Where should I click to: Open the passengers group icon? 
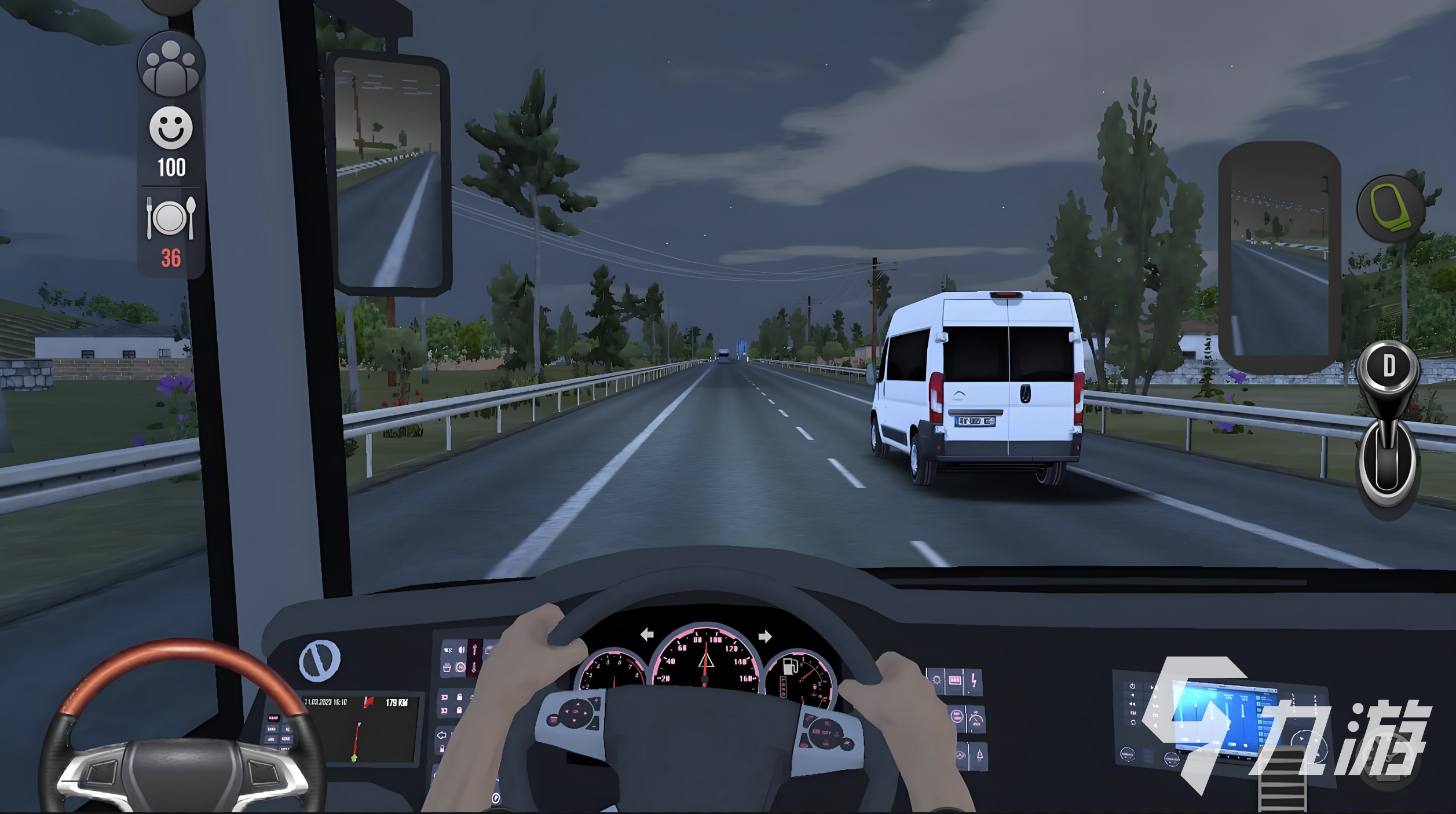(171, 65)
